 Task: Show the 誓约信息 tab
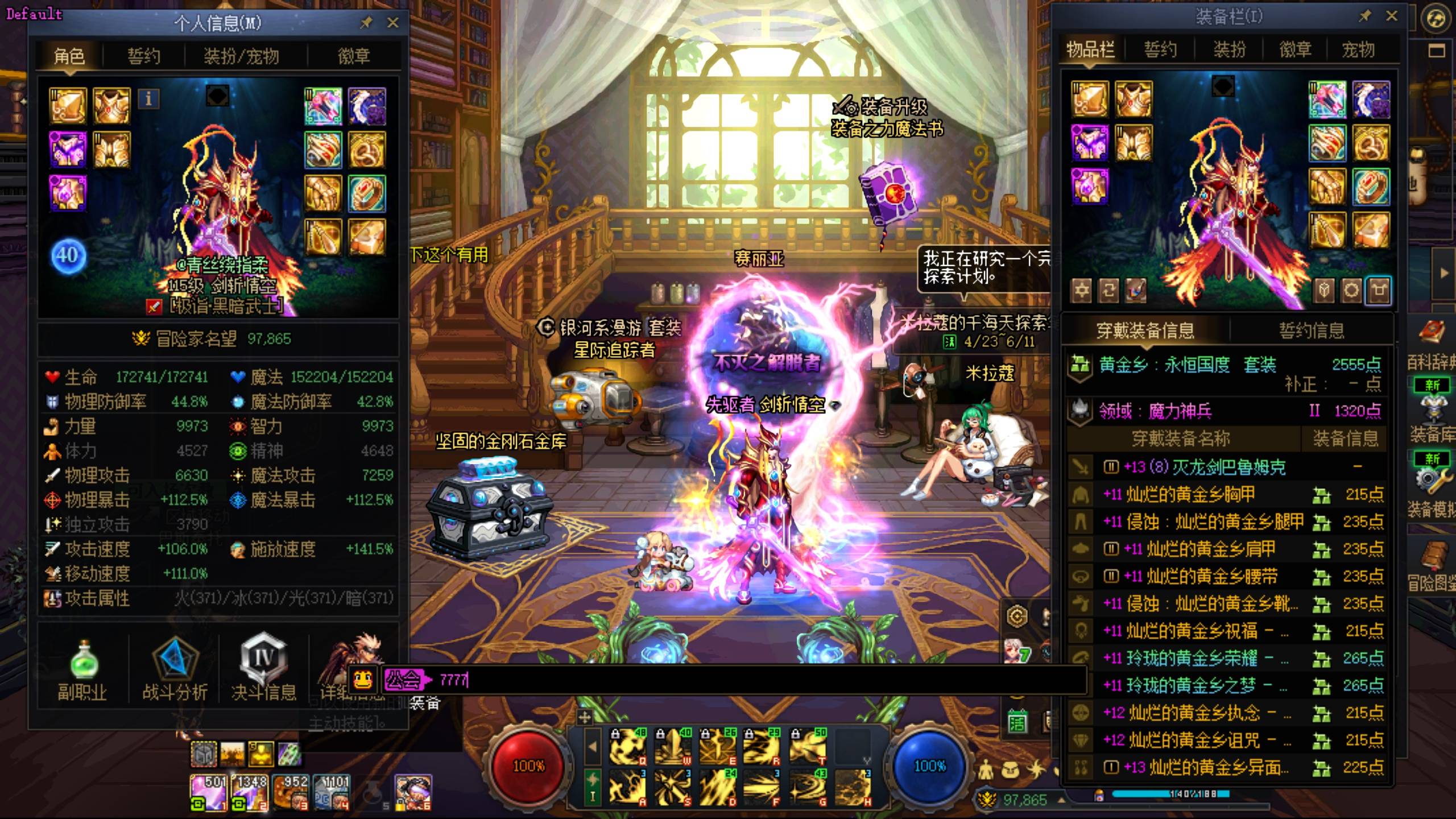pyautogui.click(x=1311, y=330)
